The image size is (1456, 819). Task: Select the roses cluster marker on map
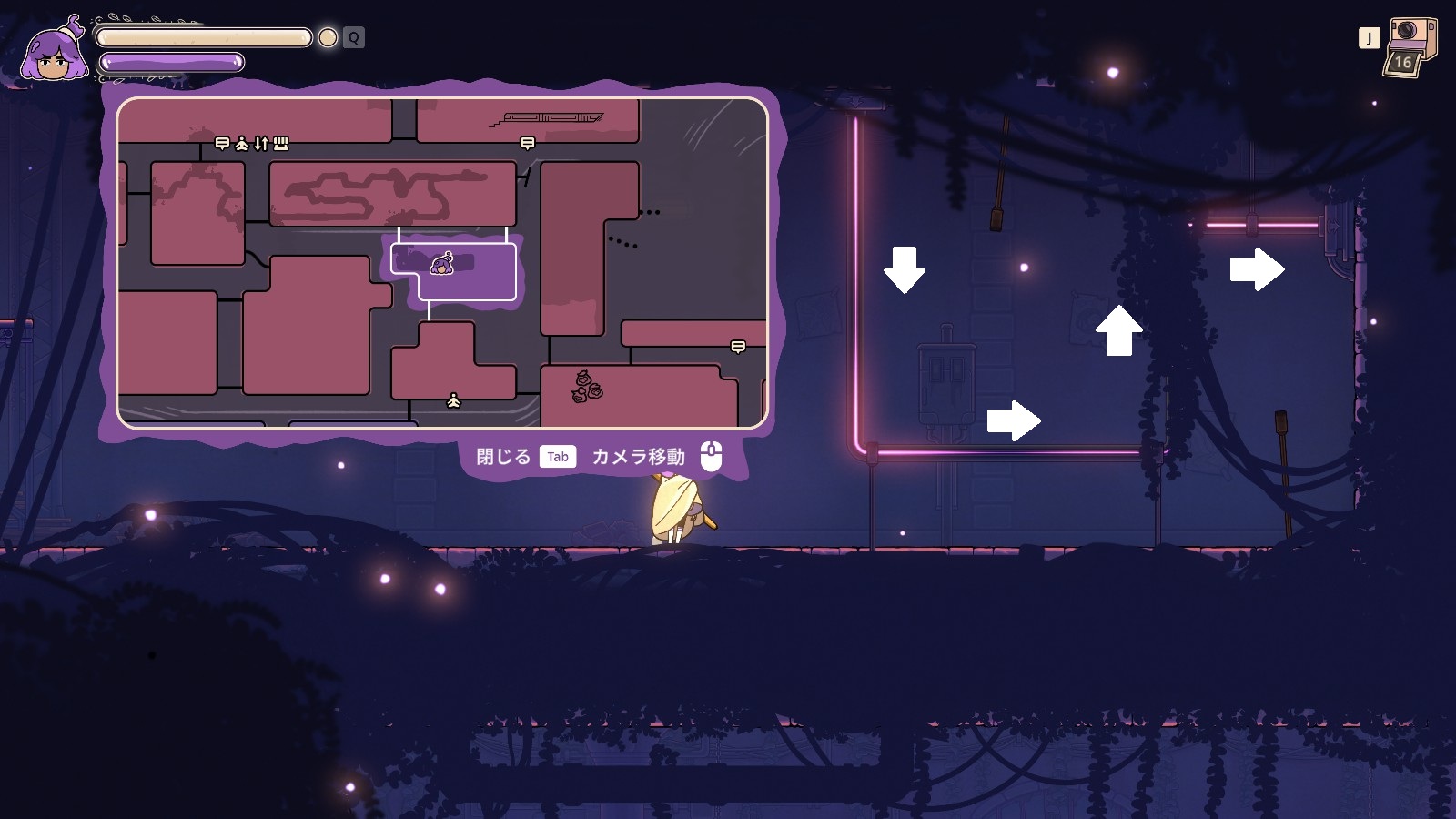point(587,386)
